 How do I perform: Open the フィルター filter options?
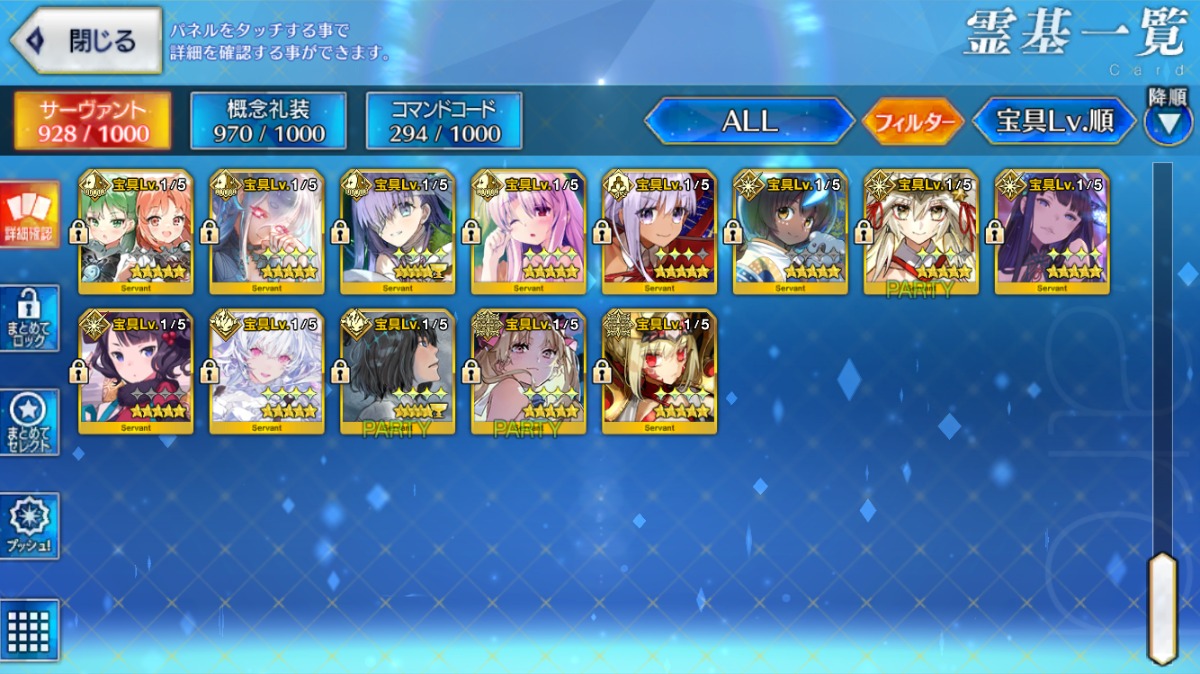[x=912, y=122]
